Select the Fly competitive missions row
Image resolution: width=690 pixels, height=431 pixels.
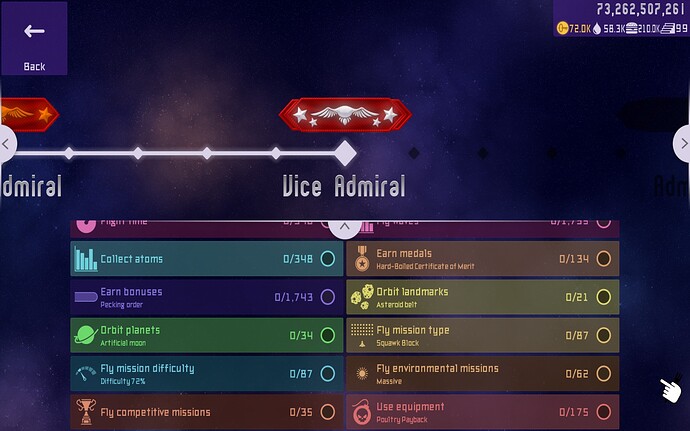coord(205,411)
